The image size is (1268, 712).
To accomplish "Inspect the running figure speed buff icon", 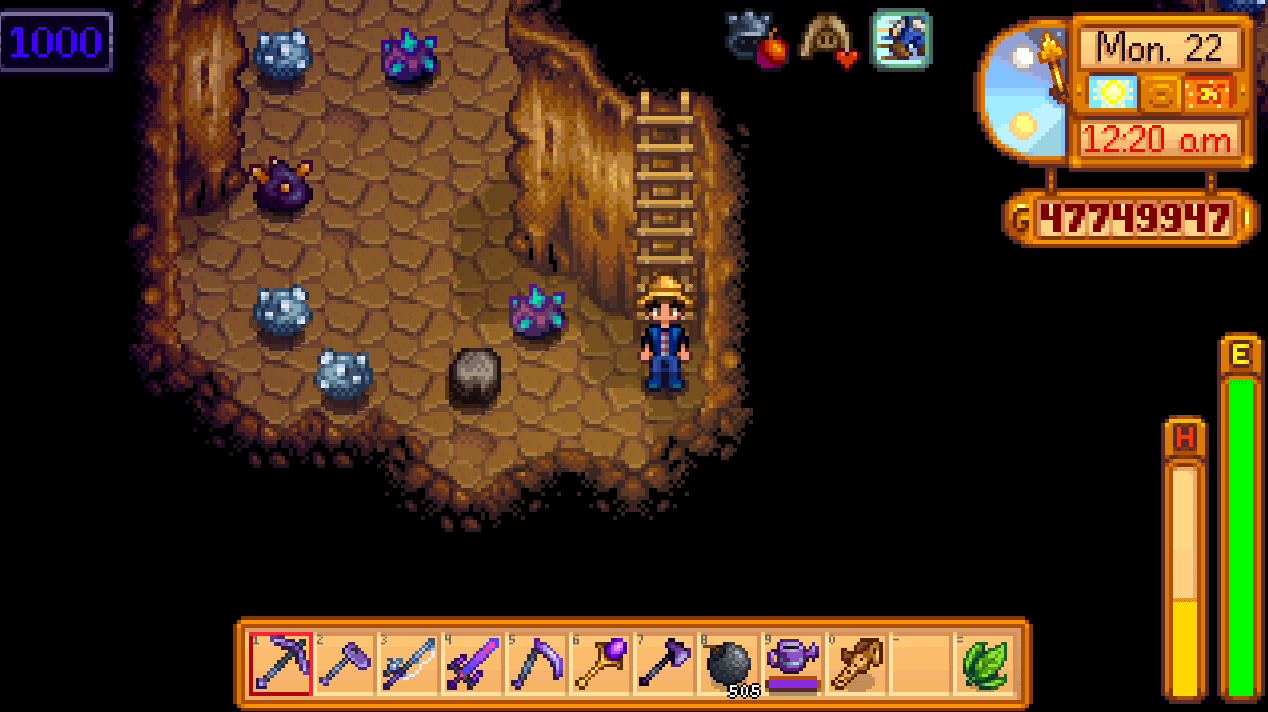I will click(x=901, y=39).
